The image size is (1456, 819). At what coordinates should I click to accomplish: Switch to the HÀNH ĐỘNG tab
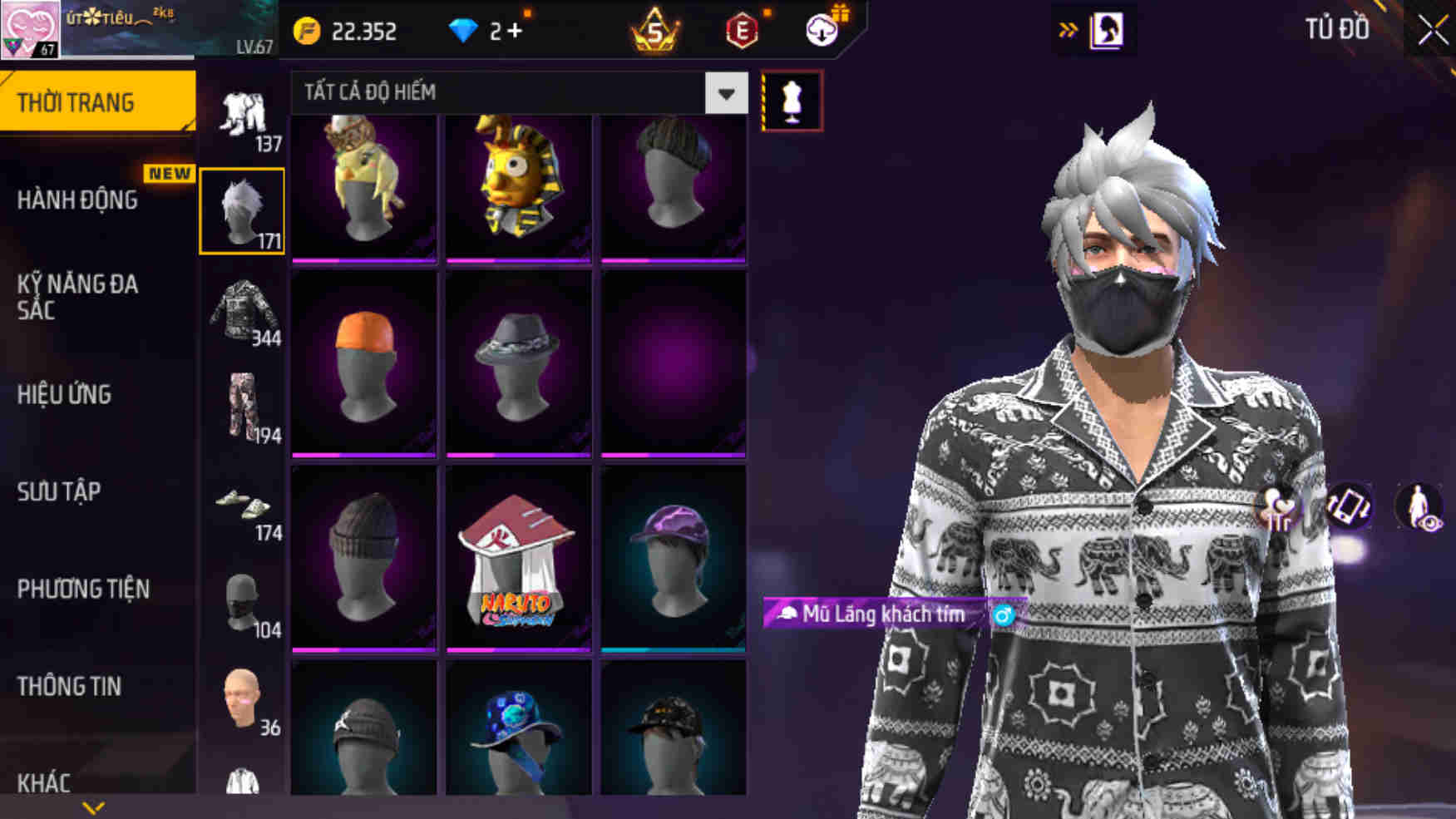point(79,200)
